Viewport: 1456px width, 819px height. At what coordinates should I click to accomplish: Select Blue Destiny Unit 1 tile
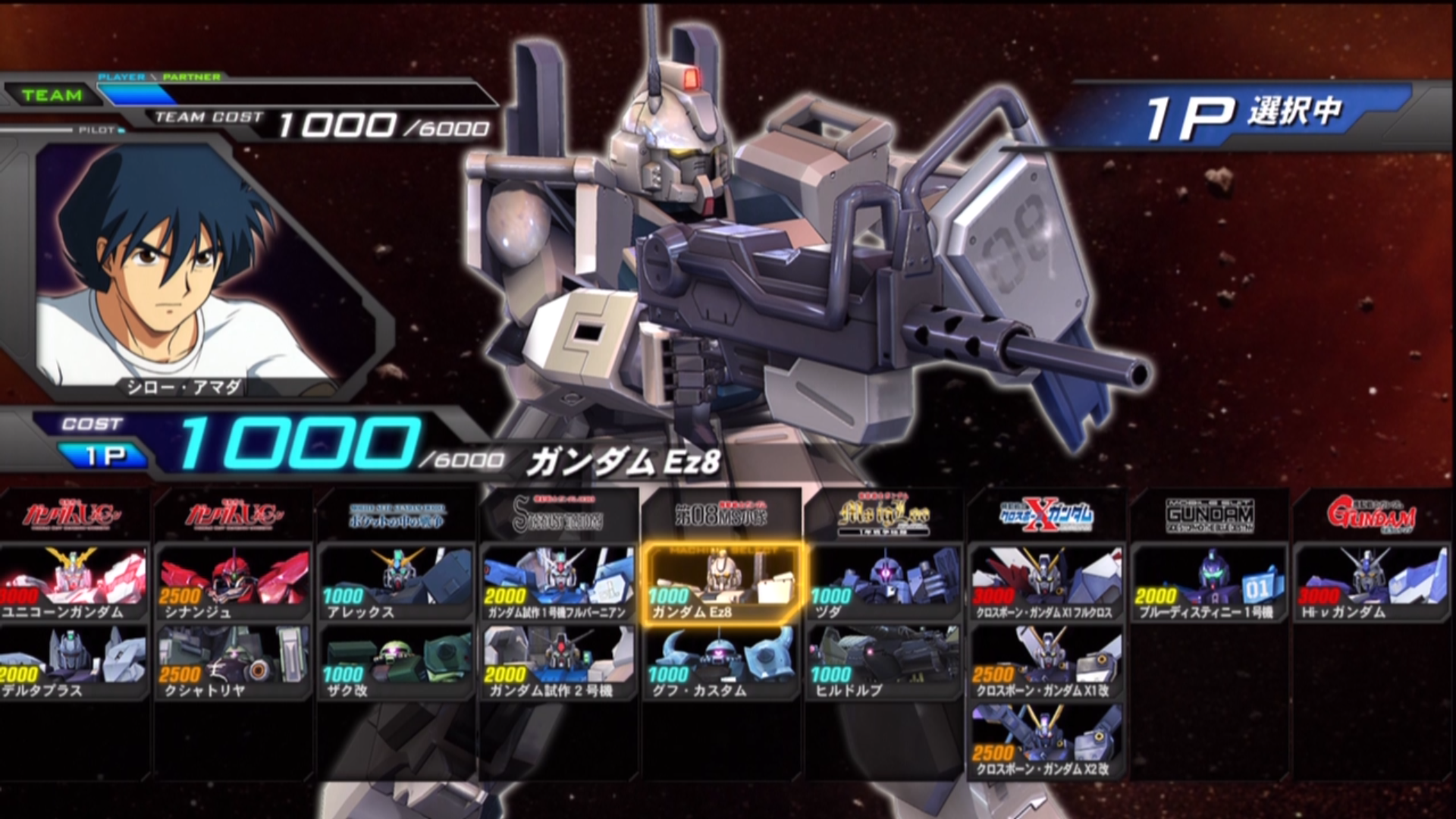click(x=1210, y=582)
